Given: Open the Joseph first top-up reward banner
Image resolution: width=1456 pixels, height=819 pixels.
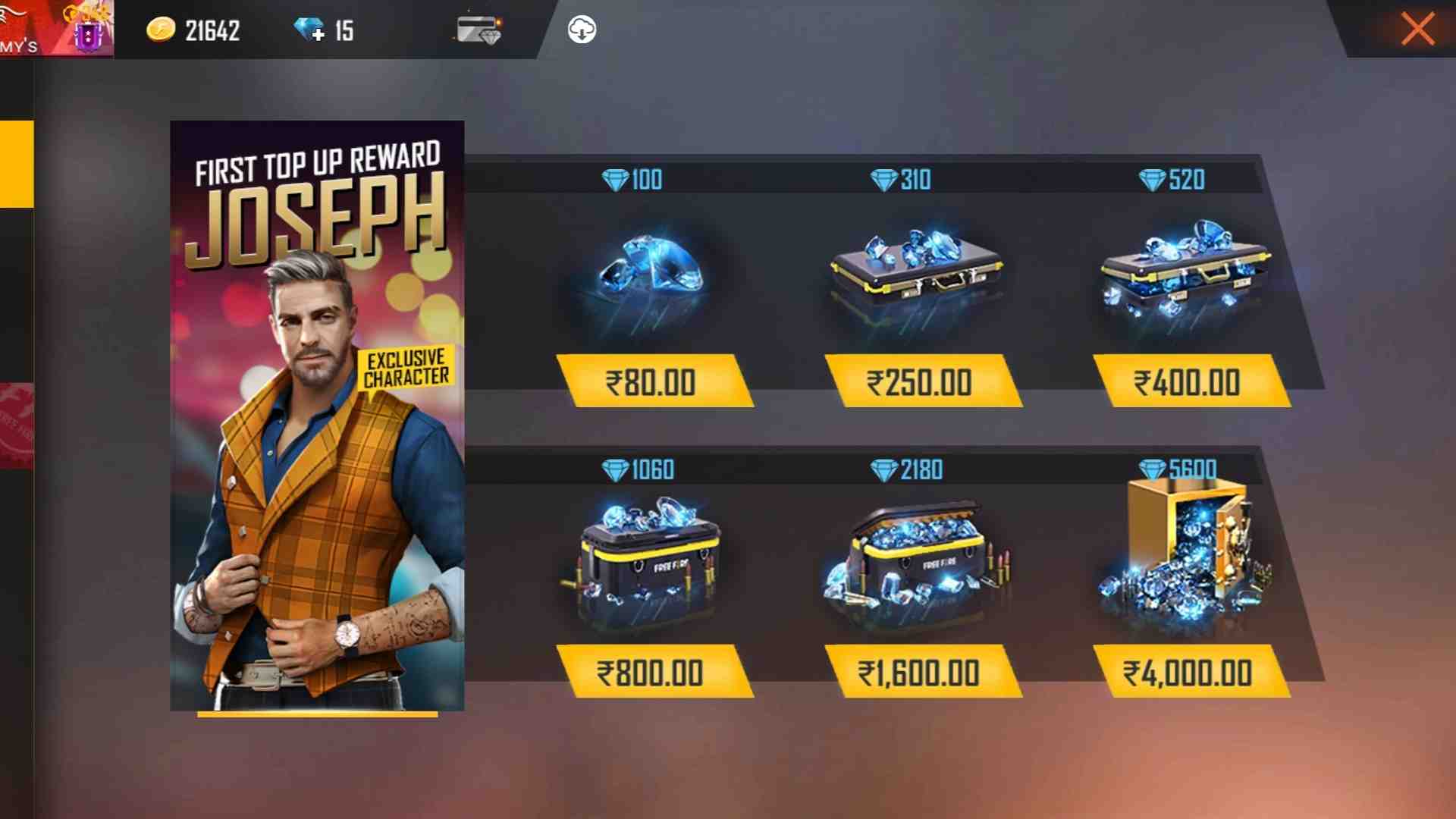Looking at the screenshot, I should coord(317,417).
